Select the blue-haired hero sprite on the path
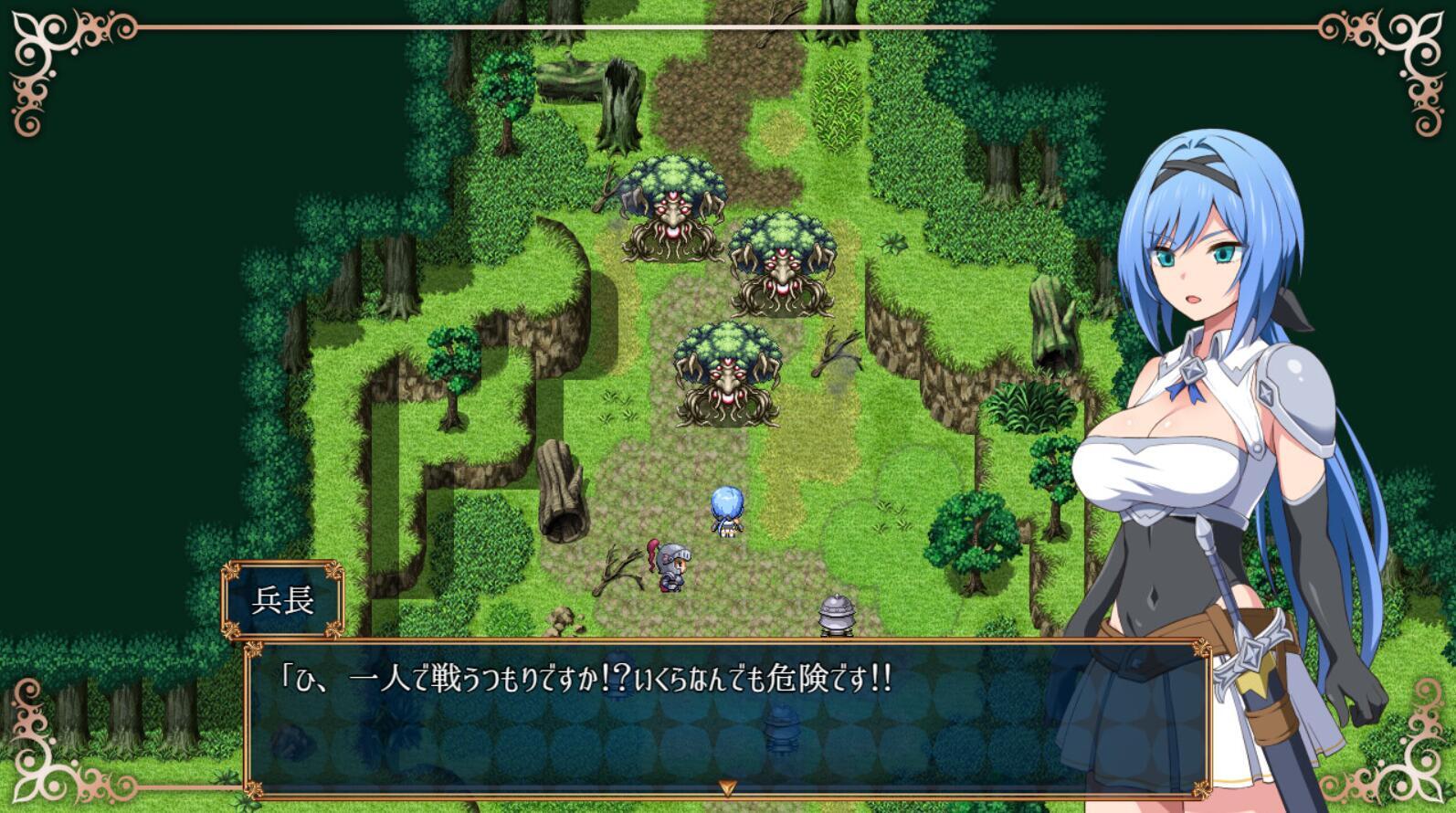The height and width of the screenshot is (813, 1456). pyautogui.click(x=726, y=516)
